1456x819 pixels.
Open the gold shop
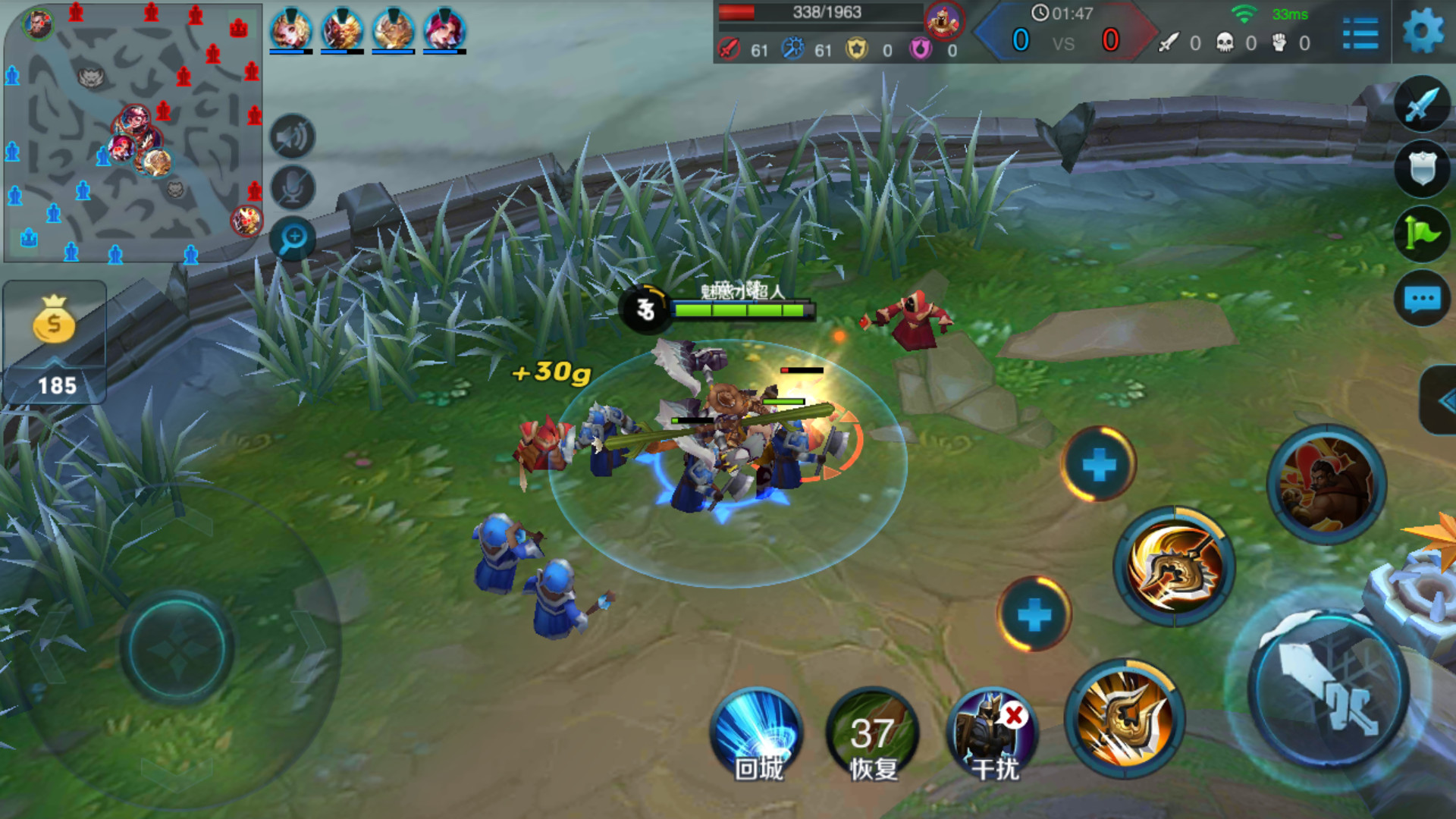tap(55, 341)
